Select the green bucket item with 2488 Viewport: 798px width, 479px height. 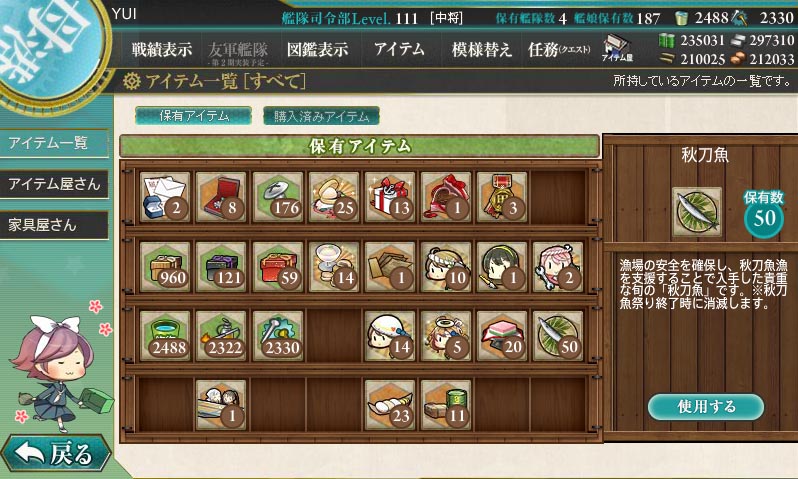coord(164,333)
